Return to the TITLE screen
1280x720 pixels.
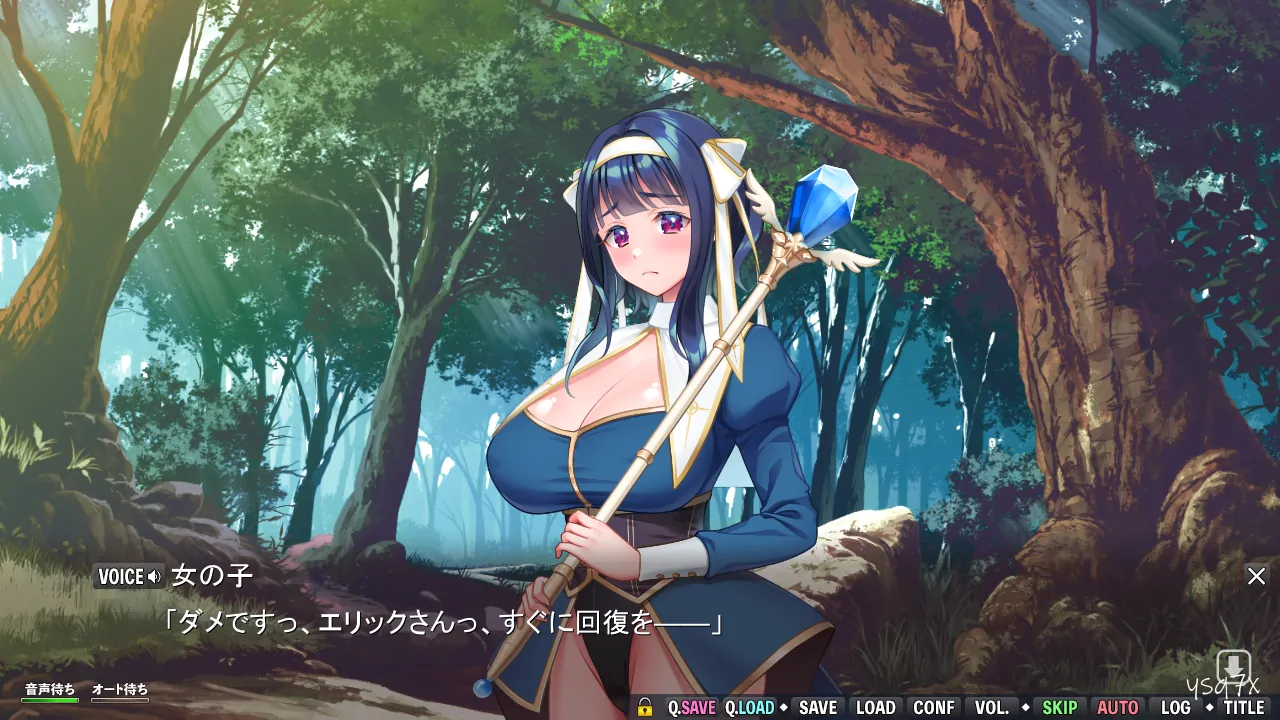pos(1244,707)
